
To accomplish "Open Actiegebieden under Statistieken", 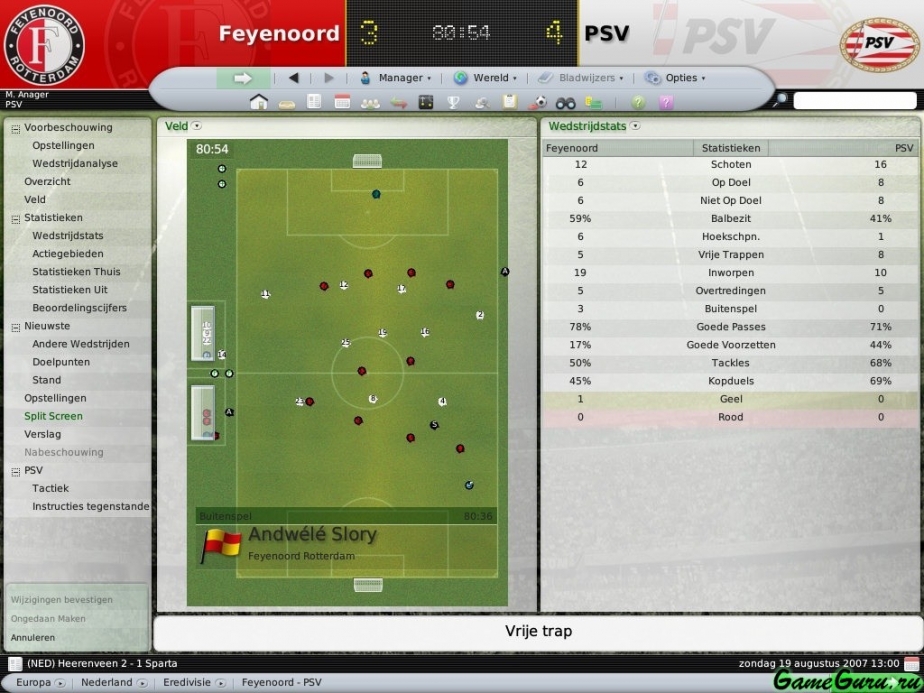I will tap(67, 254).
